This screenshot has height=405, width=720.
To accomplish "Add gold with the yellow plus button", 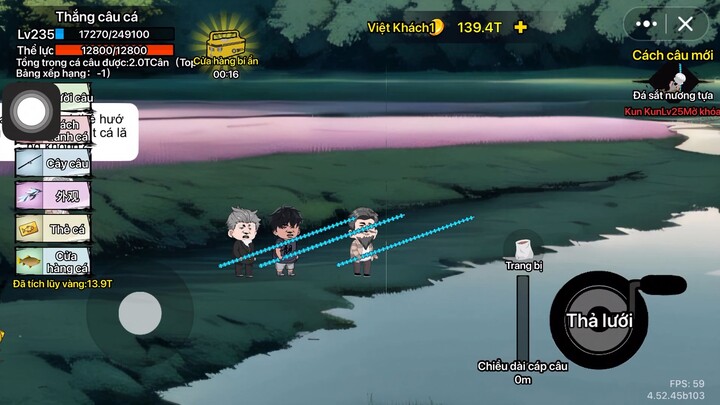I will click(520, 27).
